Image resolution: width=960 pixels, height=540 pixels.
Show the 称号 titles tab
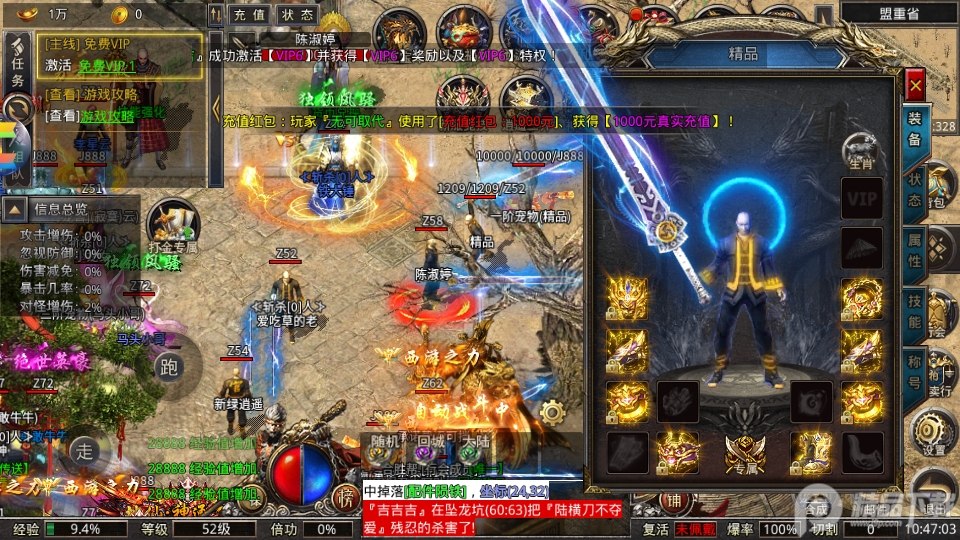pyautogui.click(x=914, y=370)
